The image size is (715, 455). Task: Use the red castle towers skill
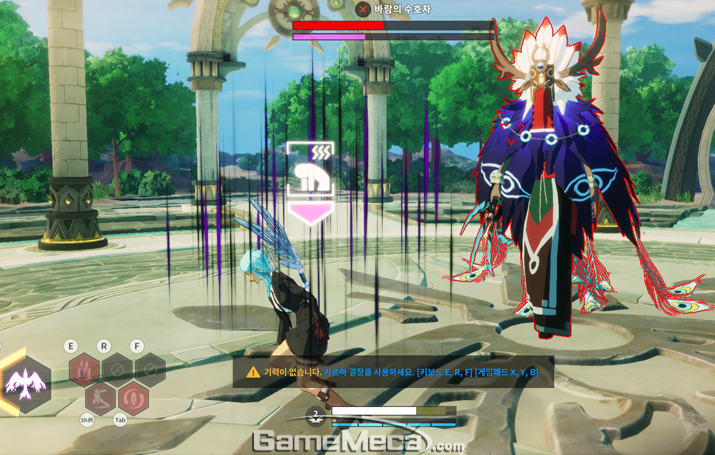pos(84,369)
